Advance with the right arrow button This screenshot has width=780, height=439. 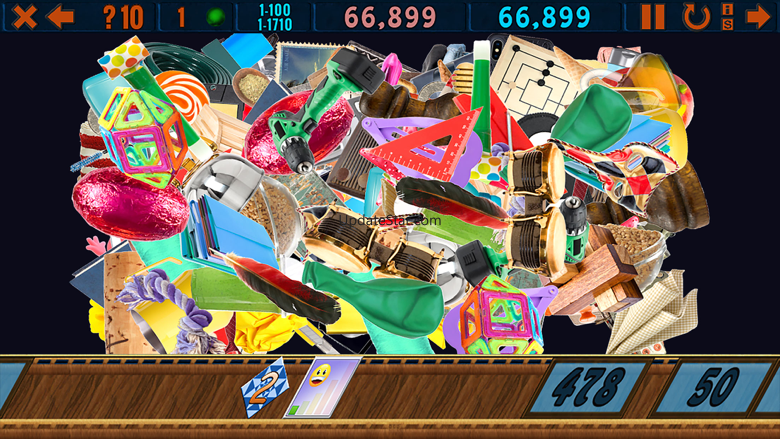click(757, 16)
